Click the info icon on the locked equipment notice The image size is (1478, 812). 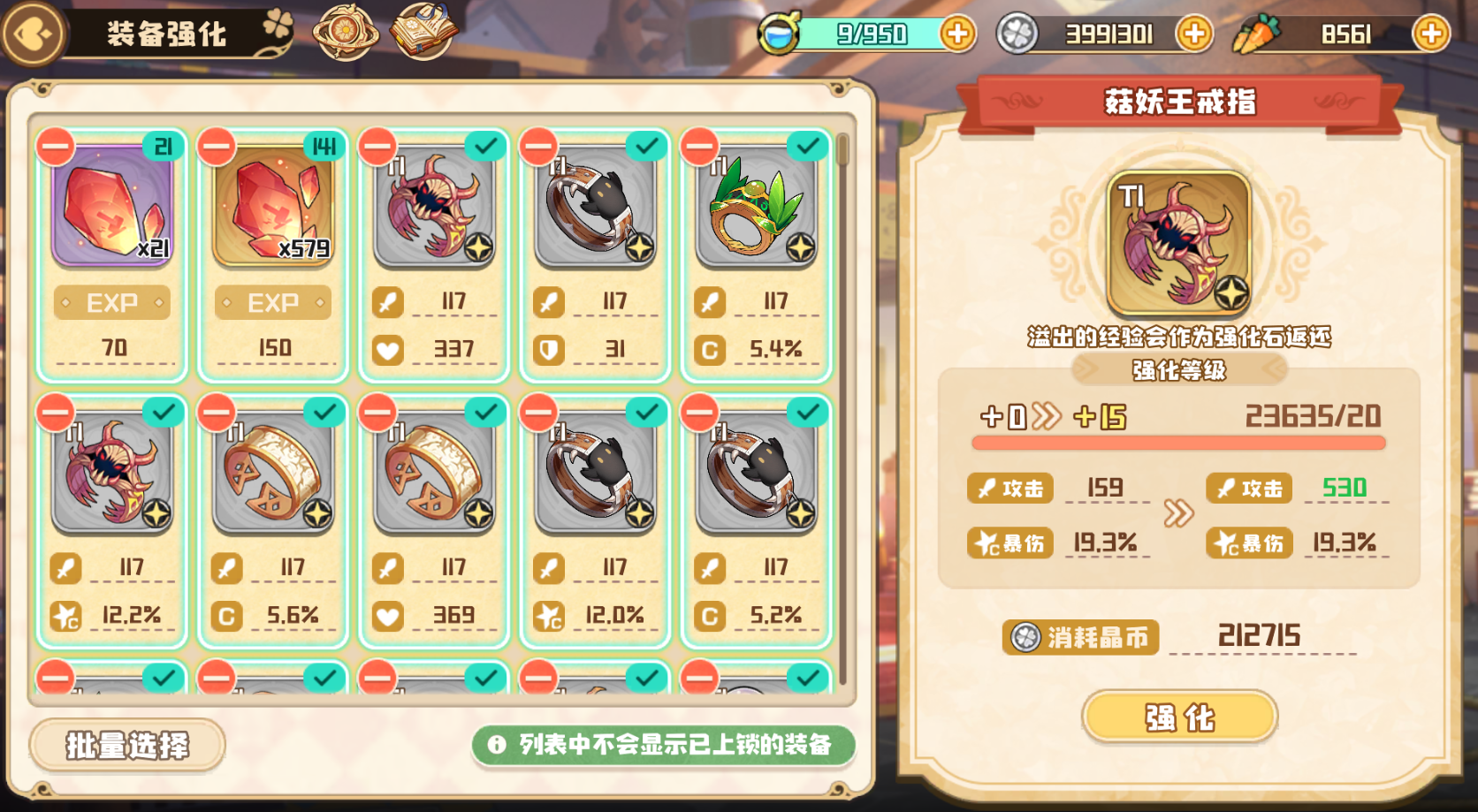[x=498, y=744]
